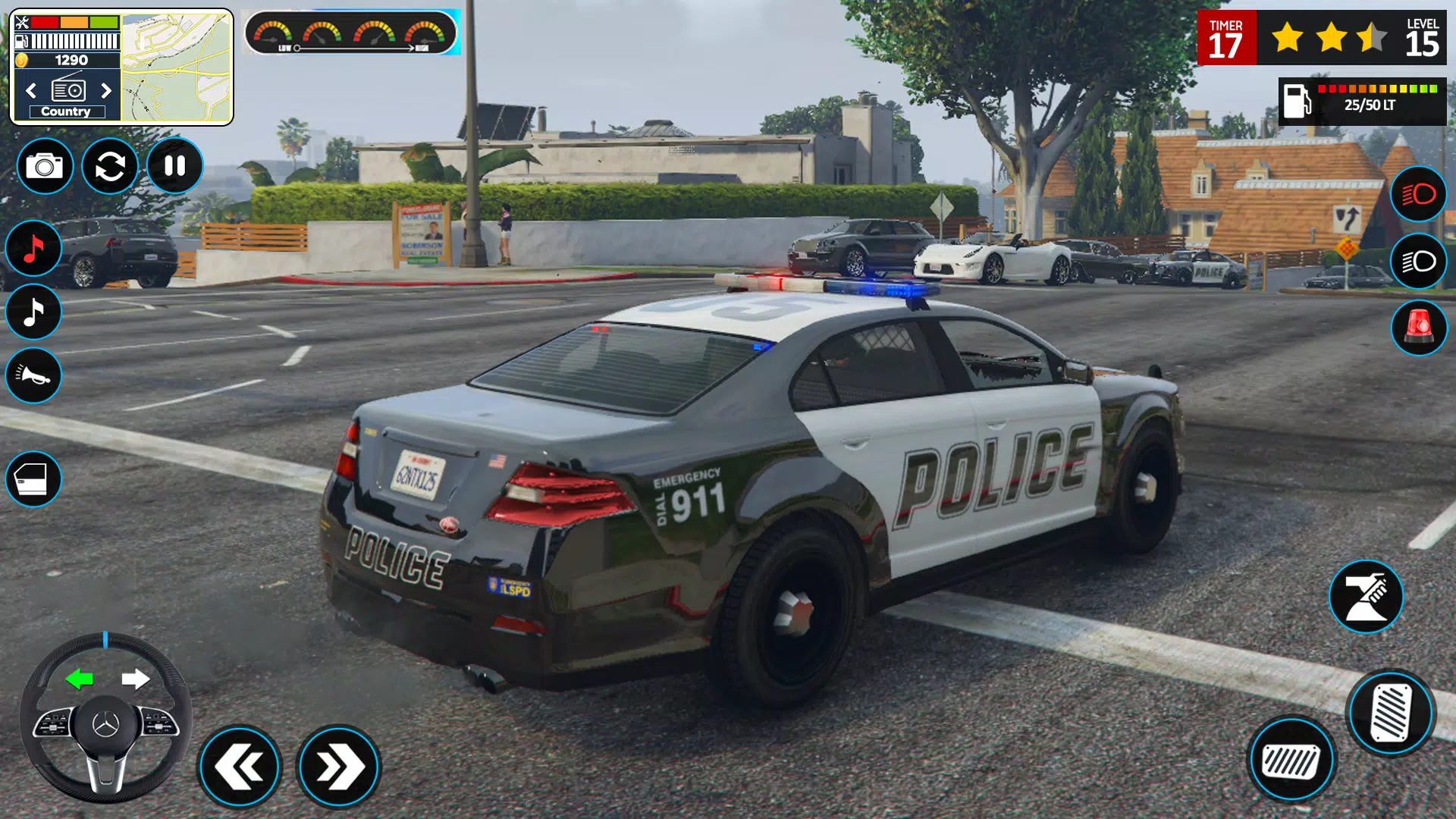
Task: Pause the game
Action: (x=174, y=166)
